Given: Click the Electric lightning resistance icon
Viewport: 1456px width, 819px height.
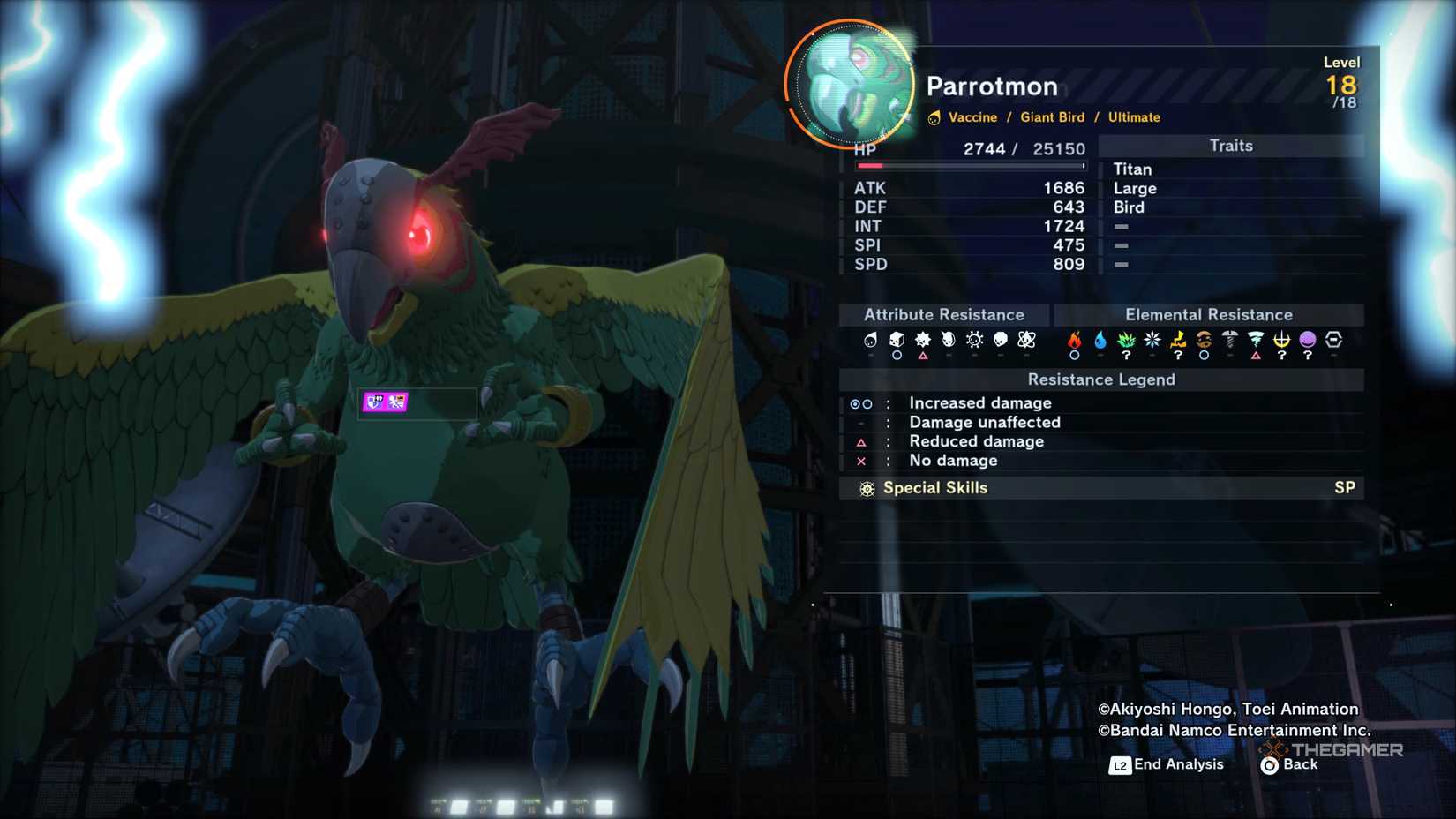Looking at the screenshot, I should [1178, 340].
